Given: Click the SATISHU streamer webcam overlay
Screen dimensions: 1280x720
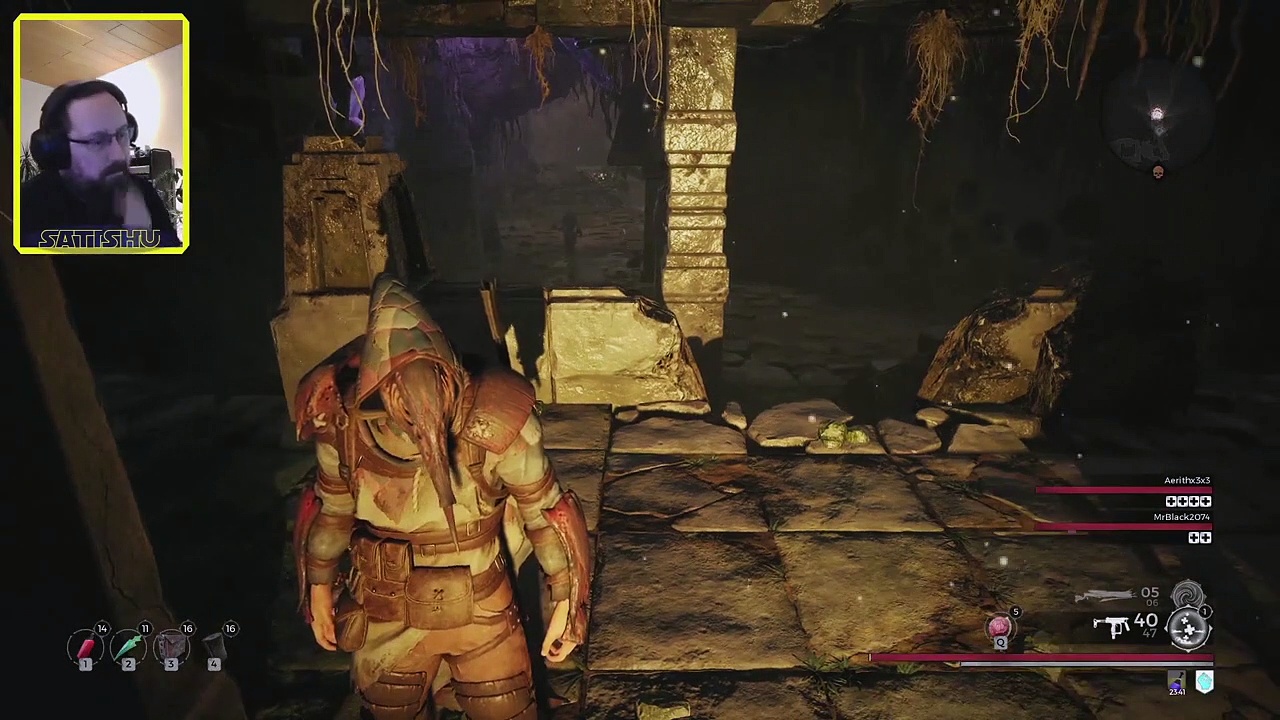Looking at the screenshot, I should tap(101, 133).
